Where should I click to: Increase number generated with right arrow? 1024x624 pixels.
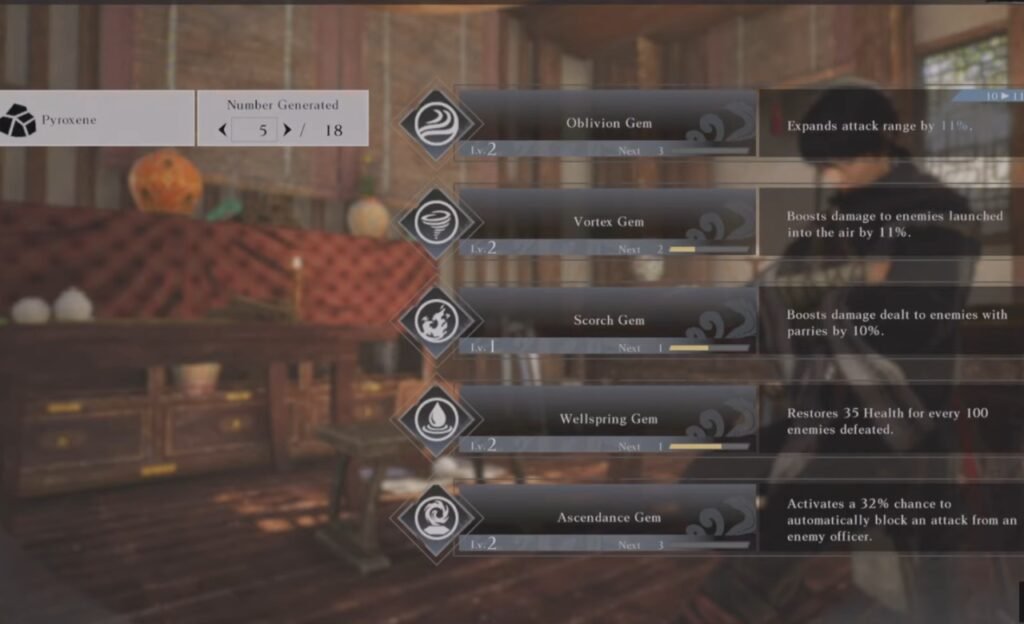287,130
